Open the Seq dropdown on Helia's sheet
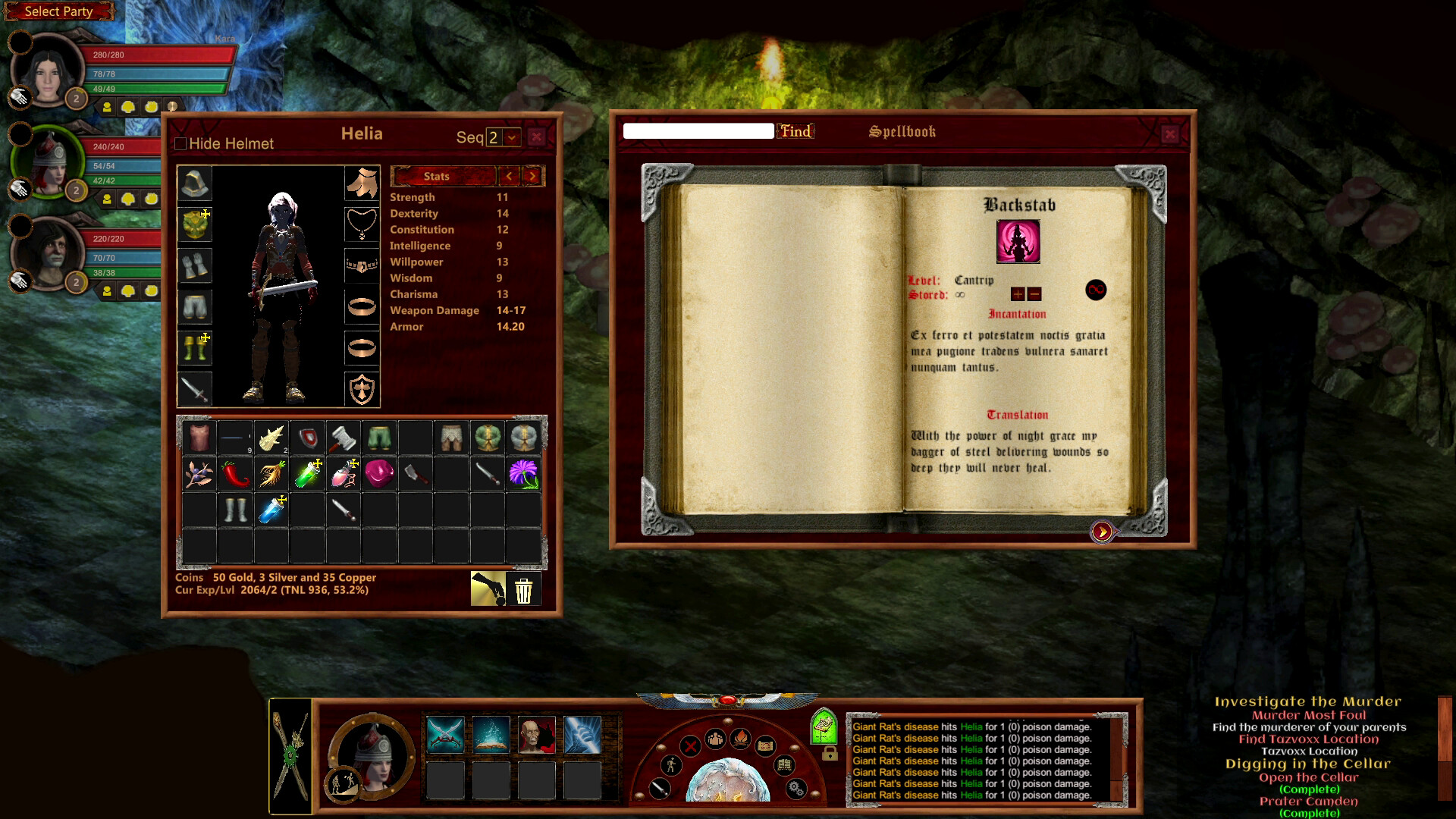Viewport: 1456px width, 819px height. 513,138
